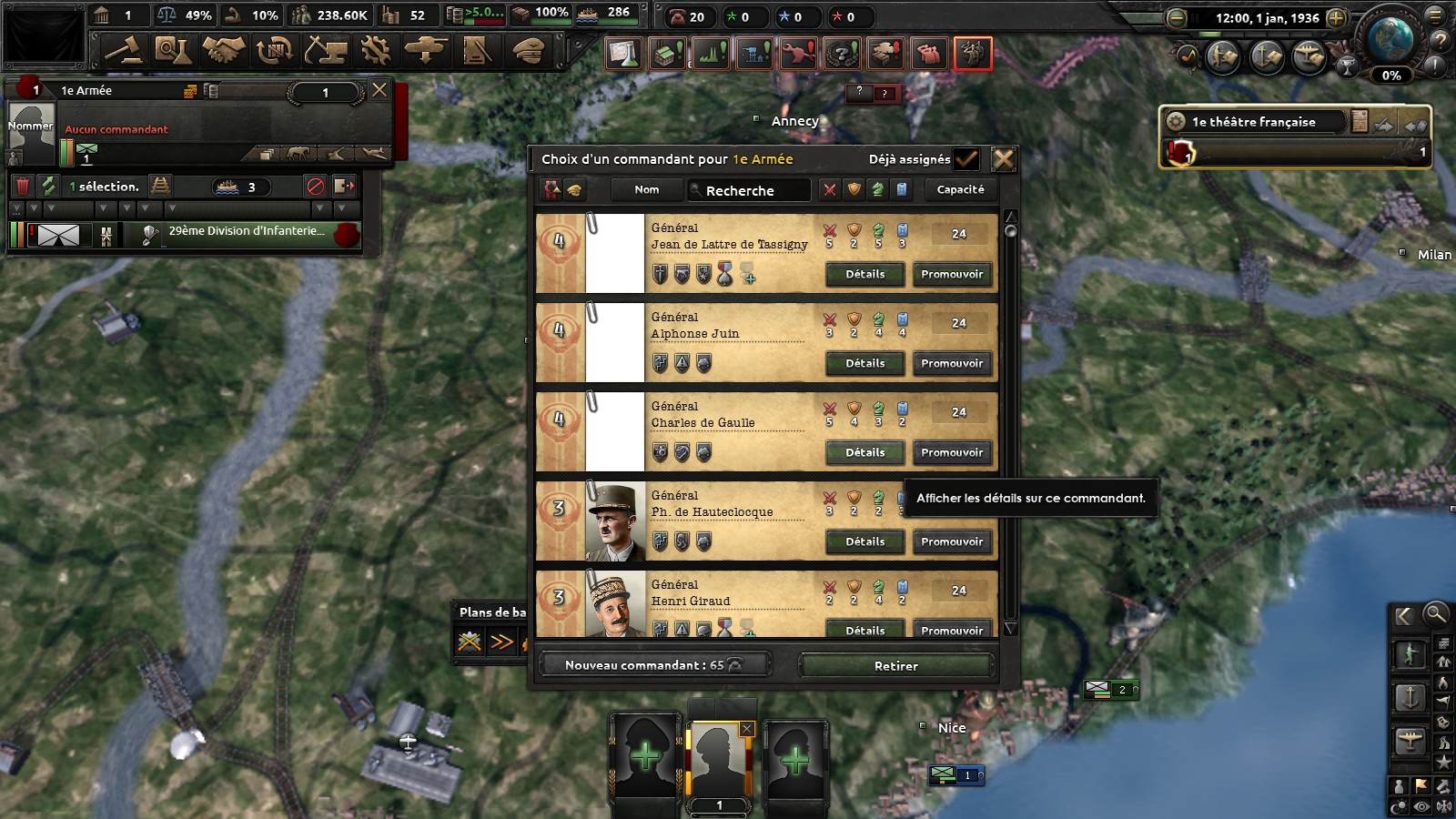The height and width of the screenshot is (819, 1456).
Task: Click Détails for Alphonse Juin
Action: (x=864, y=363)
